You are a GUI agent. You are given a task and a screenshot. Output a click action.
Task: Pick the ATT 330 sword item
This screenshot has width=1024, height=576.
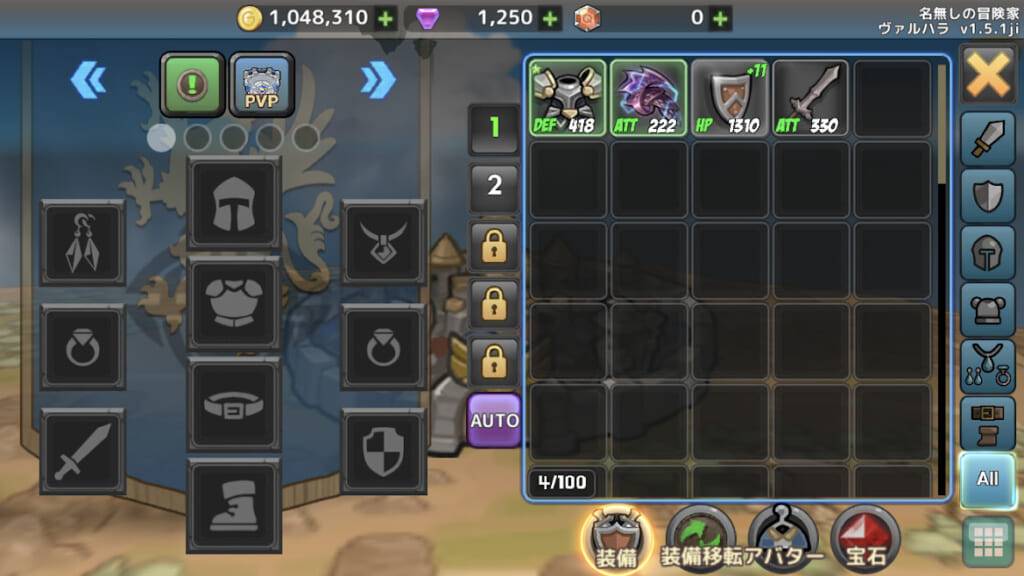coord(811,98)
